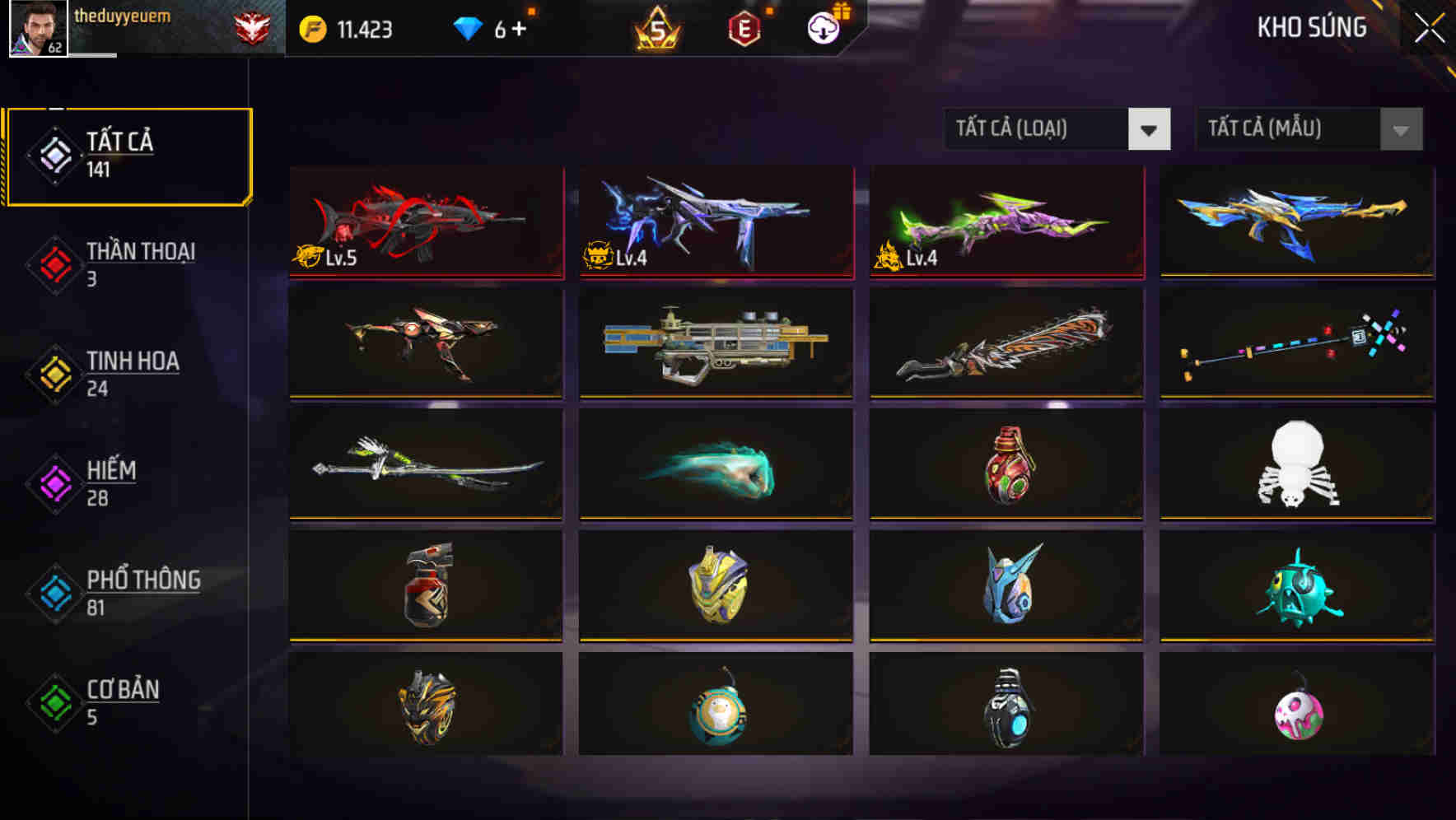The height and width of the screenshot is (820, 1456).
Task: Open the gold coin balance icon
Action: click(311, 27)
